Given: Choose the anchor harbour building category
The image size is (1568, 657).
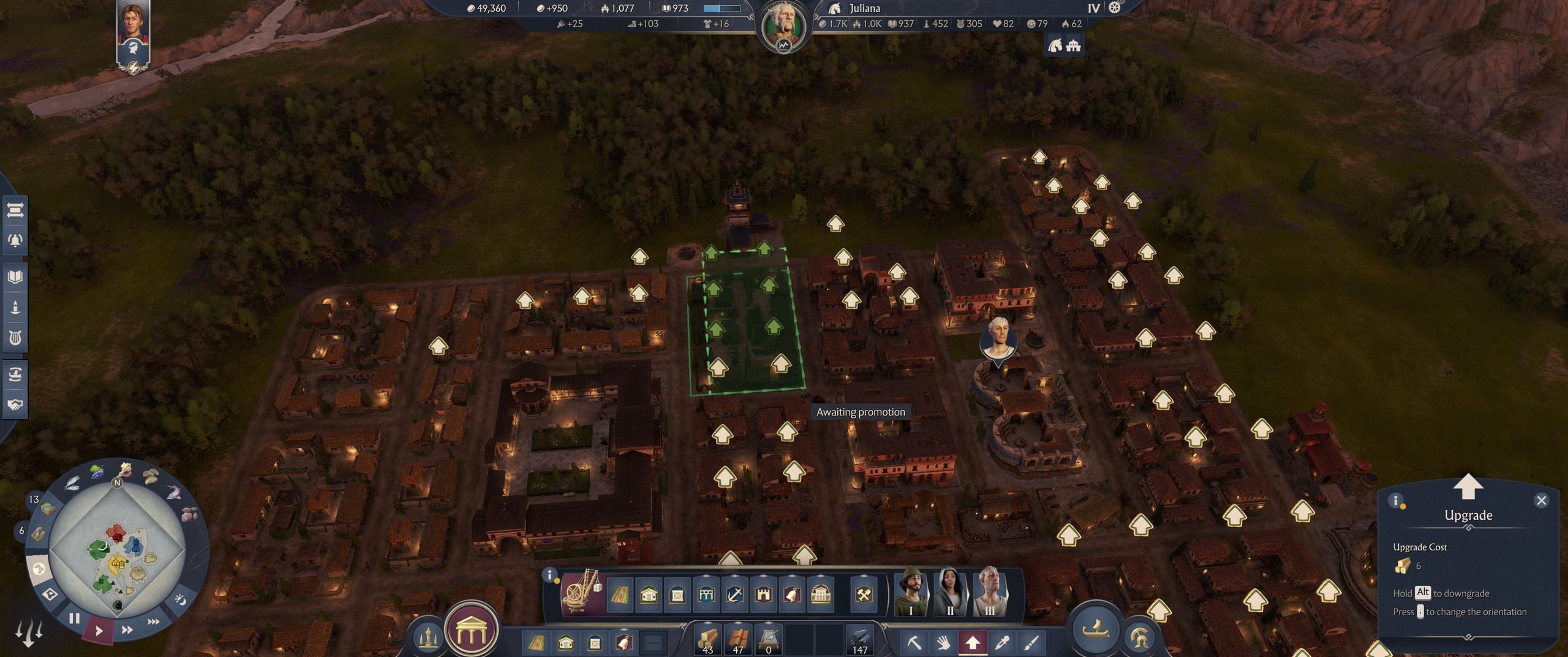Looking at the screenshot, I should [x=734, y=594].
